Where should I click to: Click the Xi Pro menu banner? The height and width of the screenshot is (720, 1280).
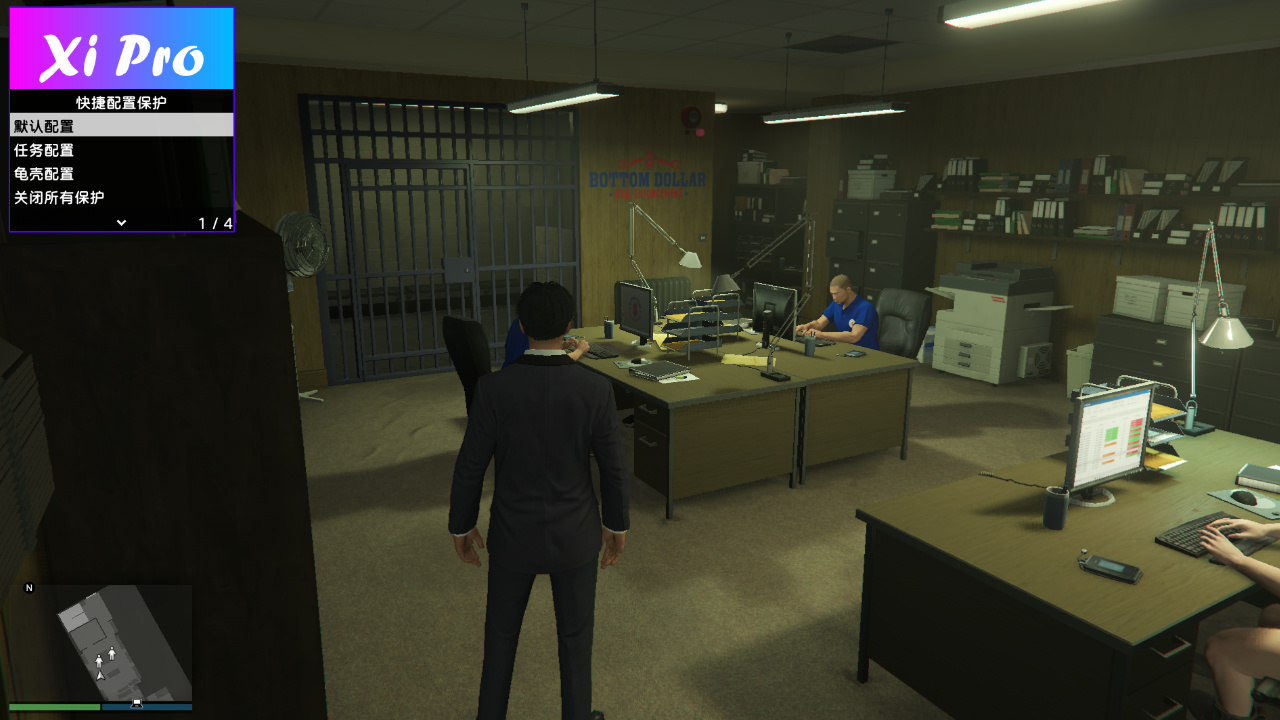click(121, 50)
